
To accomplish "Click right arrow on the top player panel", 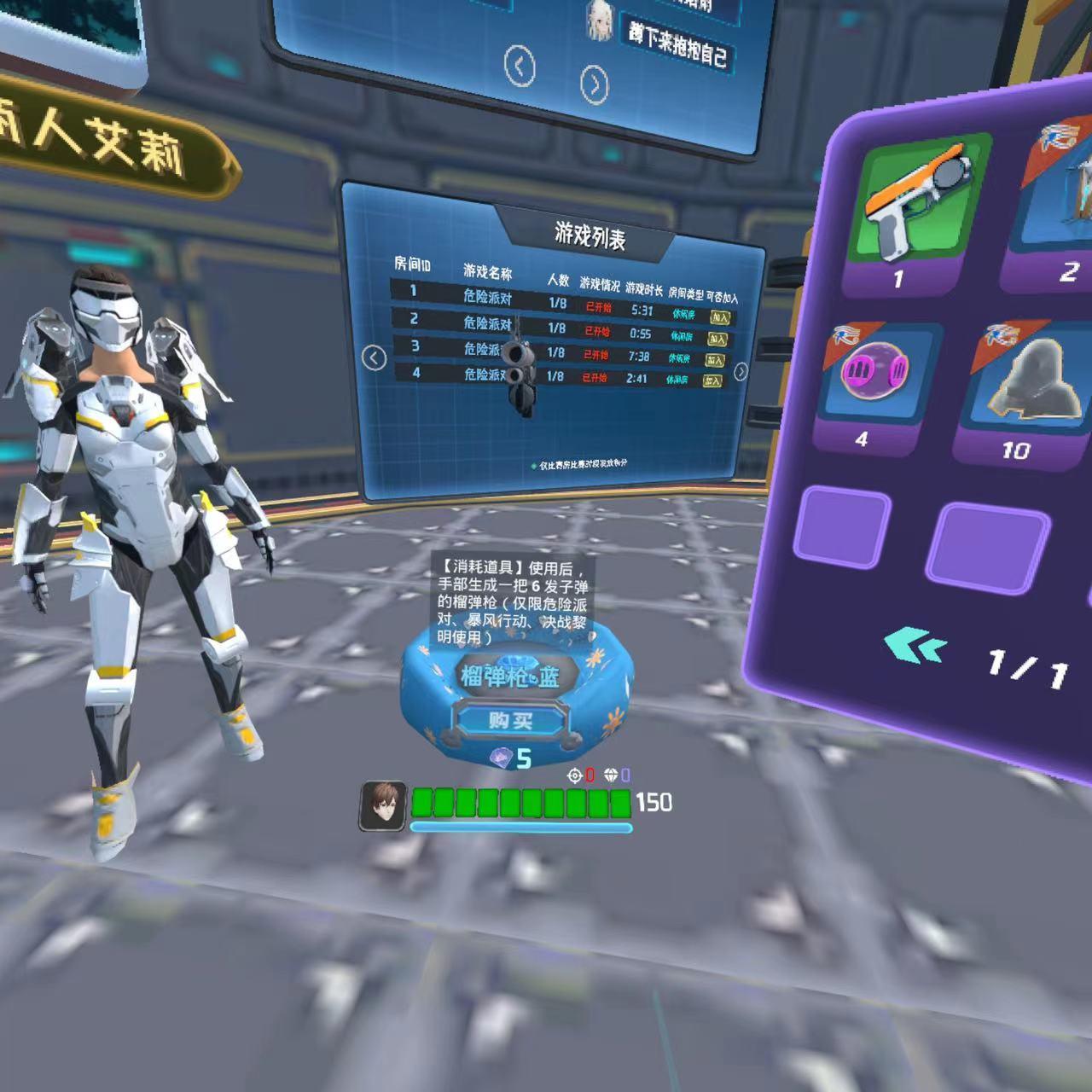I will tap(595, 84).
